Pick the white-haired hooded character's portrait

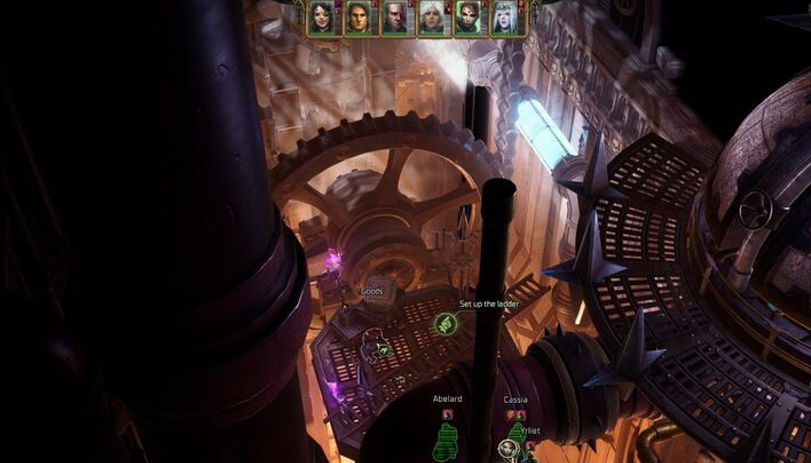pyautogui.click(x=431, y=19)
